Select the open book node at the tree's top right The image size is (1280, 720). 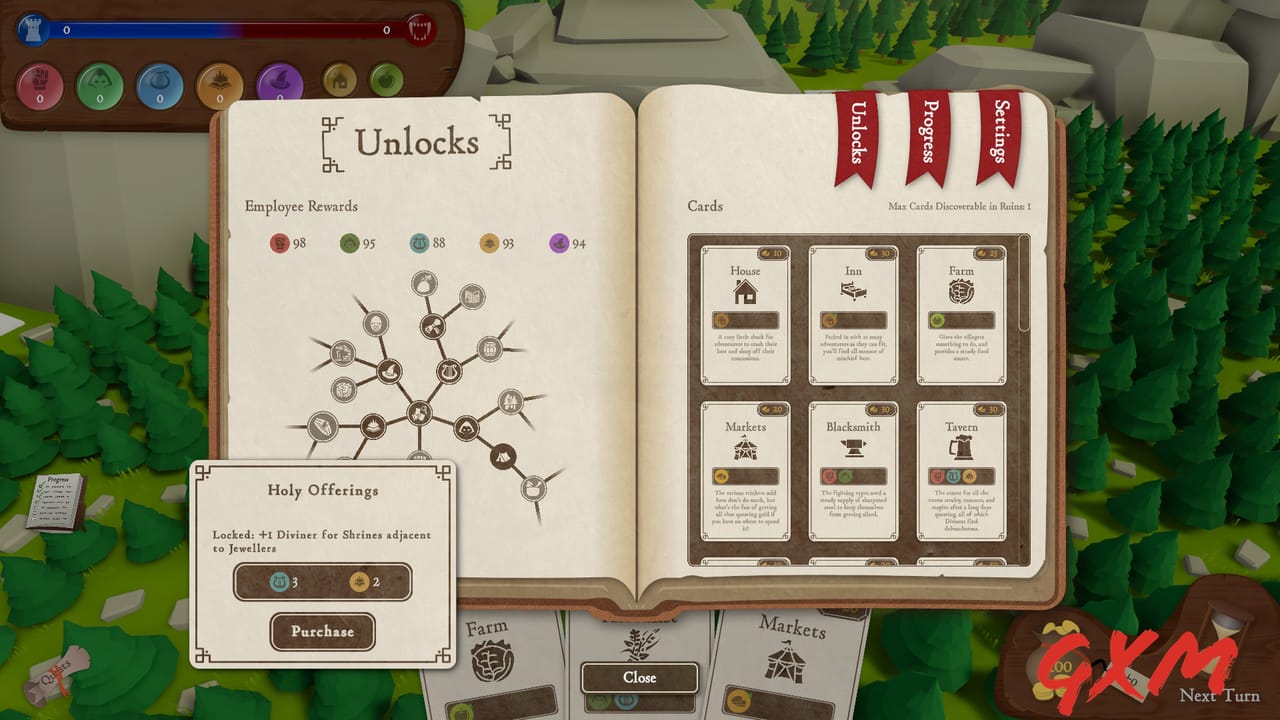click(471, 296)
